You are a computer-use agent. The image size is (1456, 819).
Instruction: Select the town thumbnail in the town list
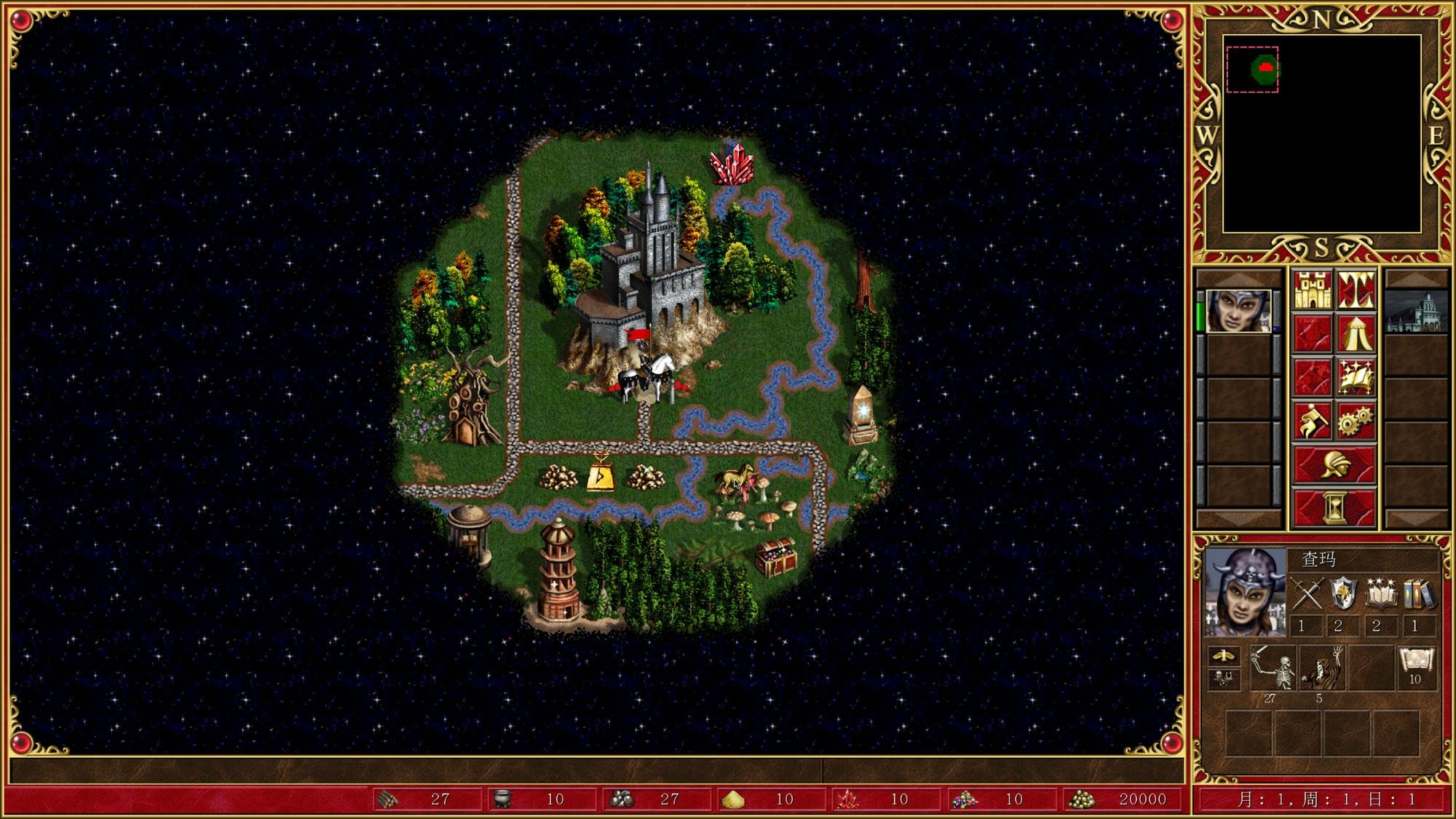click(x=1415, y=312)
